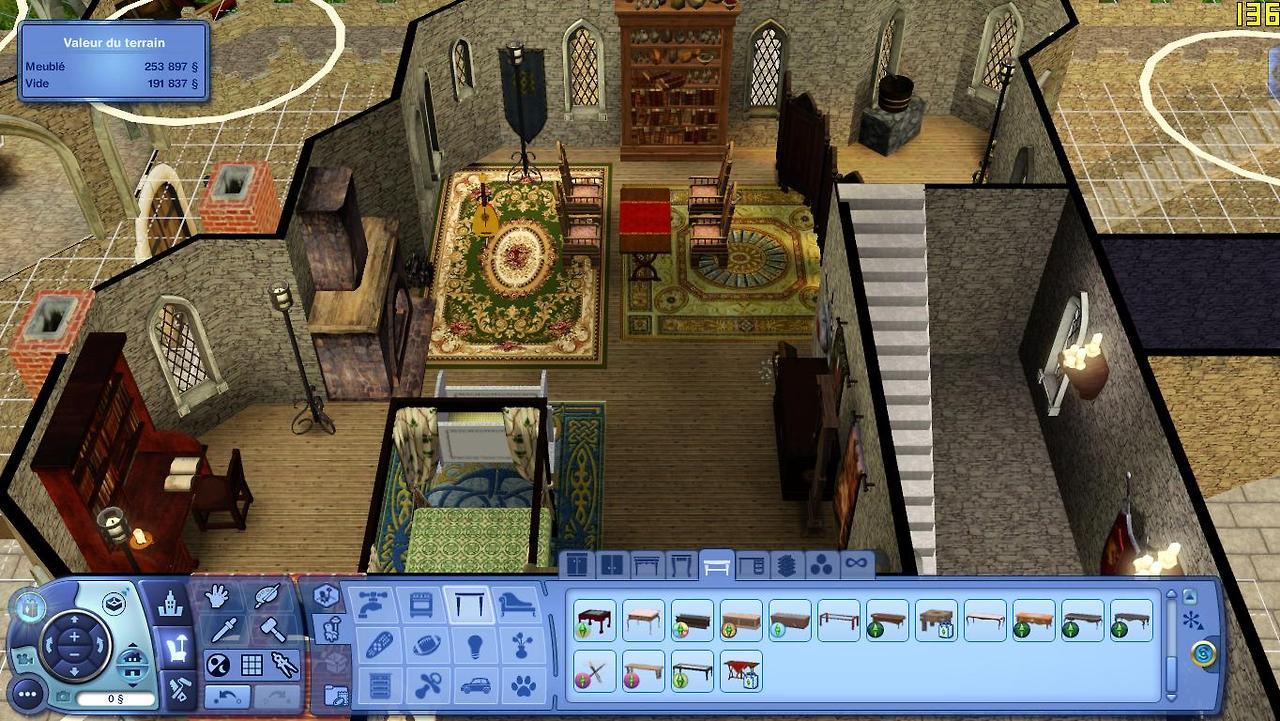Choose the plumbing faucet category
Image resolution: width=1280 pixels, height=721 pixels.
[370, 604]
